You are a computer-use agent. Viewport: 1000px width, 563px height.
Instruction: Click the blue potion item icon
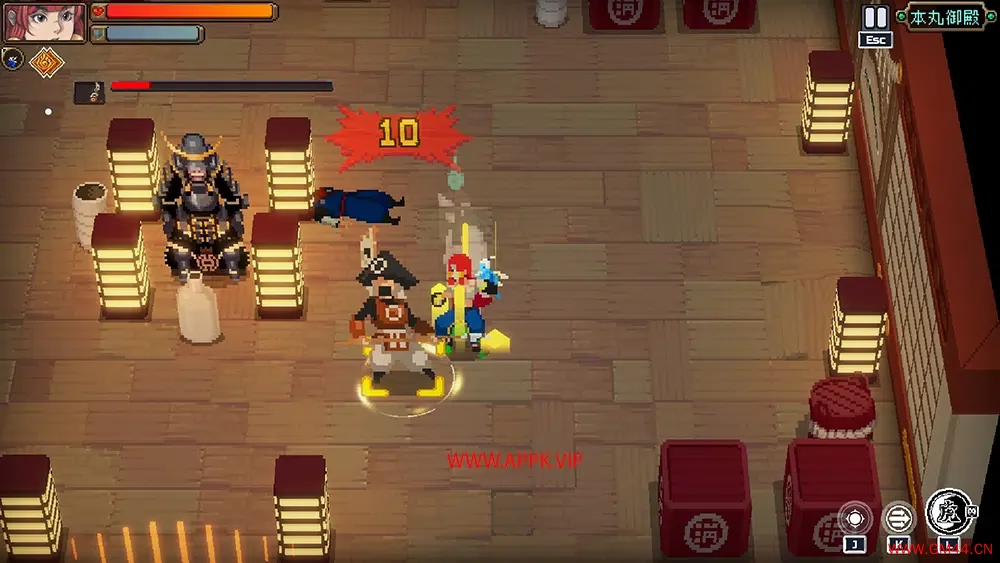pyautogui.click(x=13, y=58)
